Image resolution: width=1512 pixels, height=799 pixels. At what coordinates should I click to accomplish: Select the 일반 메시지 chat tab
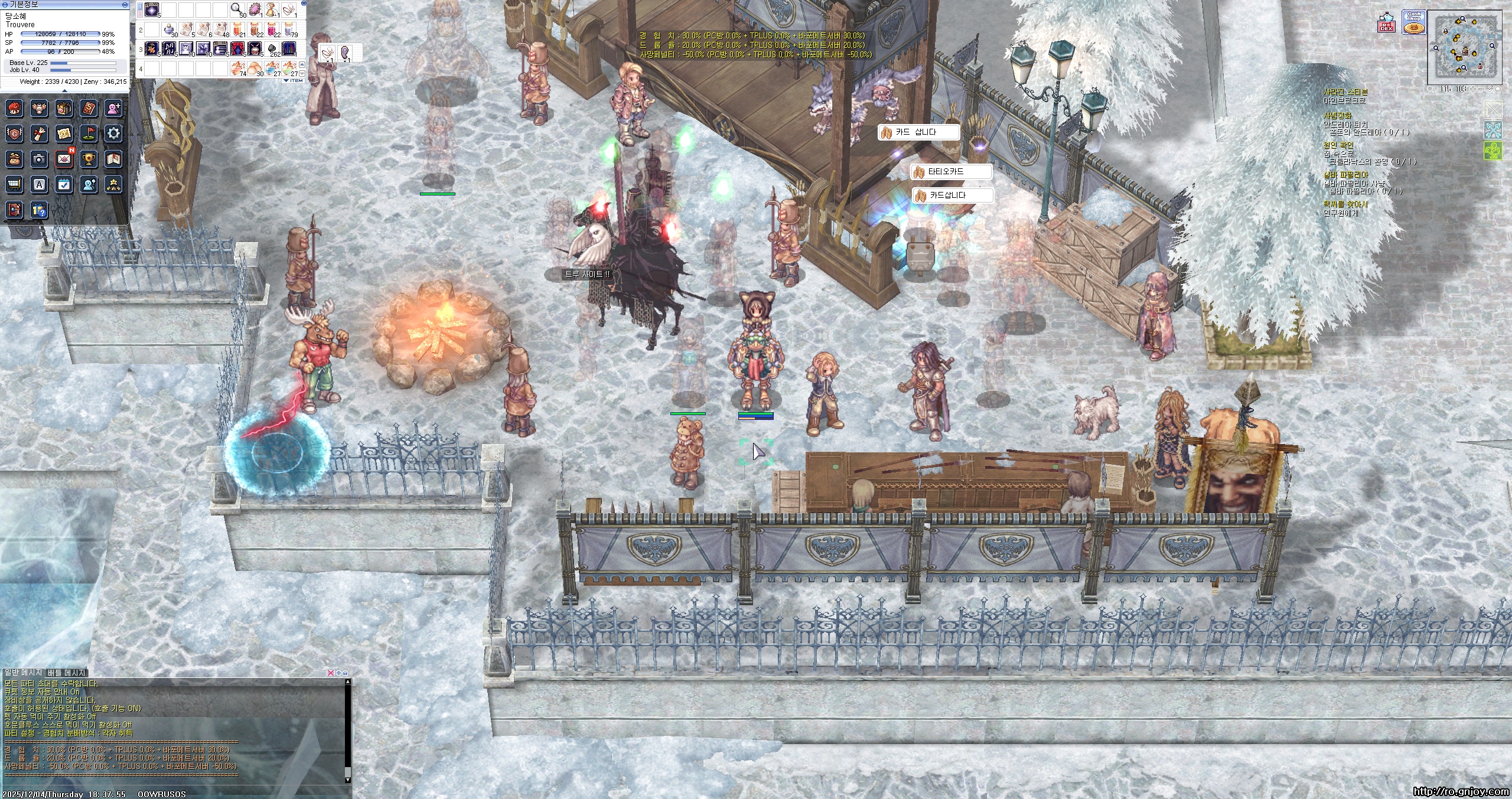click(x=23, y=673)
